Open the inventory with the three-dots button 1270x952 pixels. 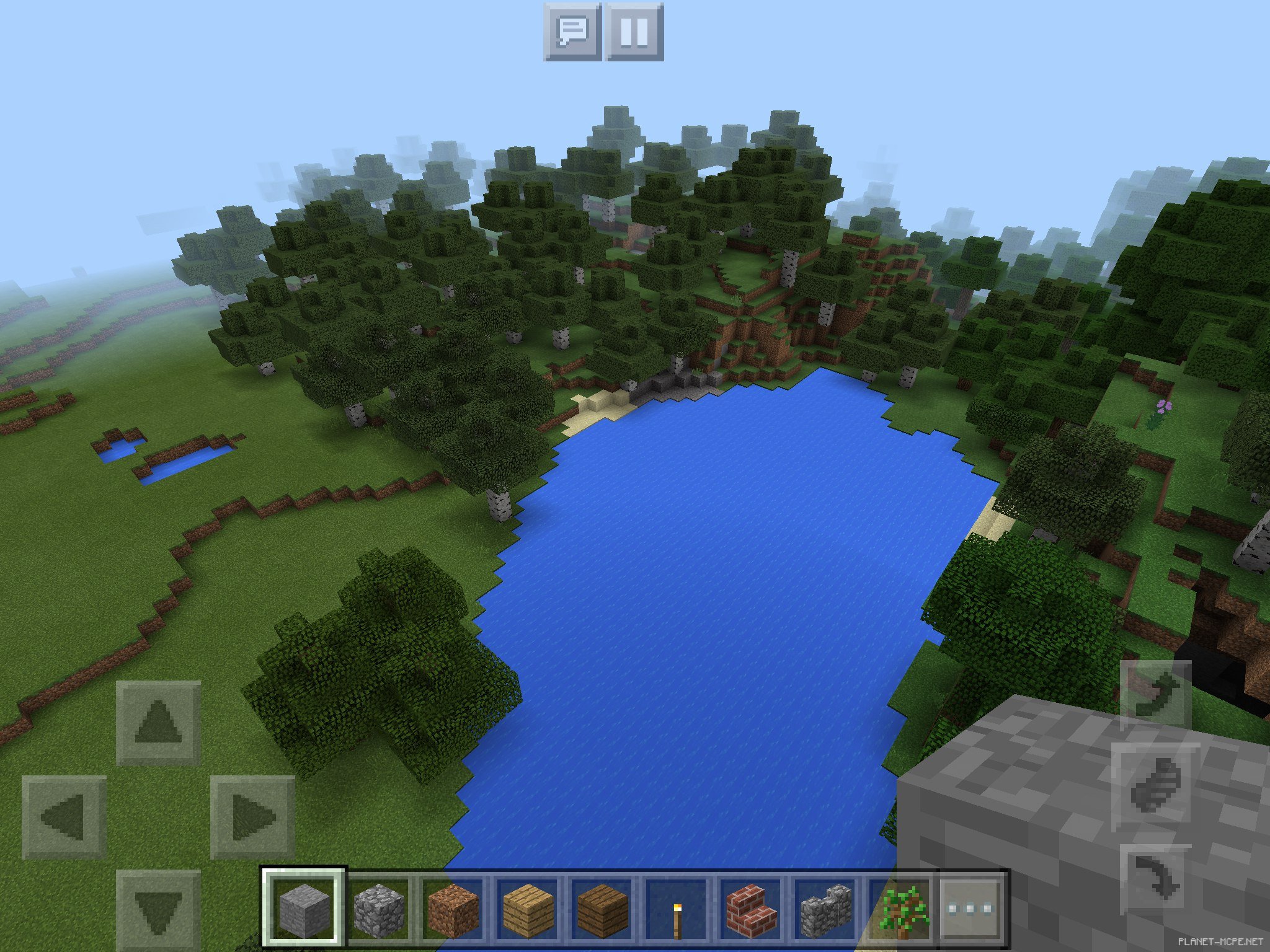tap(971, 908)
